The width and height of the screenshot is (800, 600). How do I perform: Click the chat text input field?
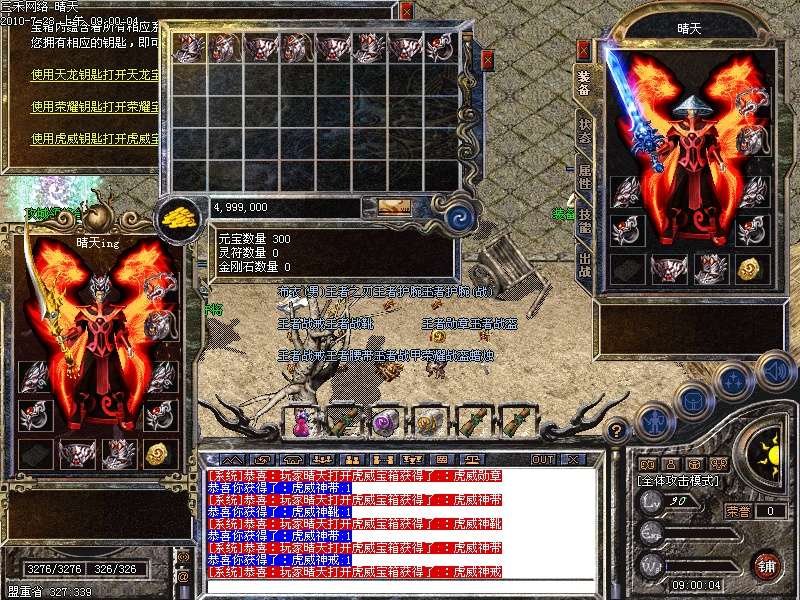point(400,585)
